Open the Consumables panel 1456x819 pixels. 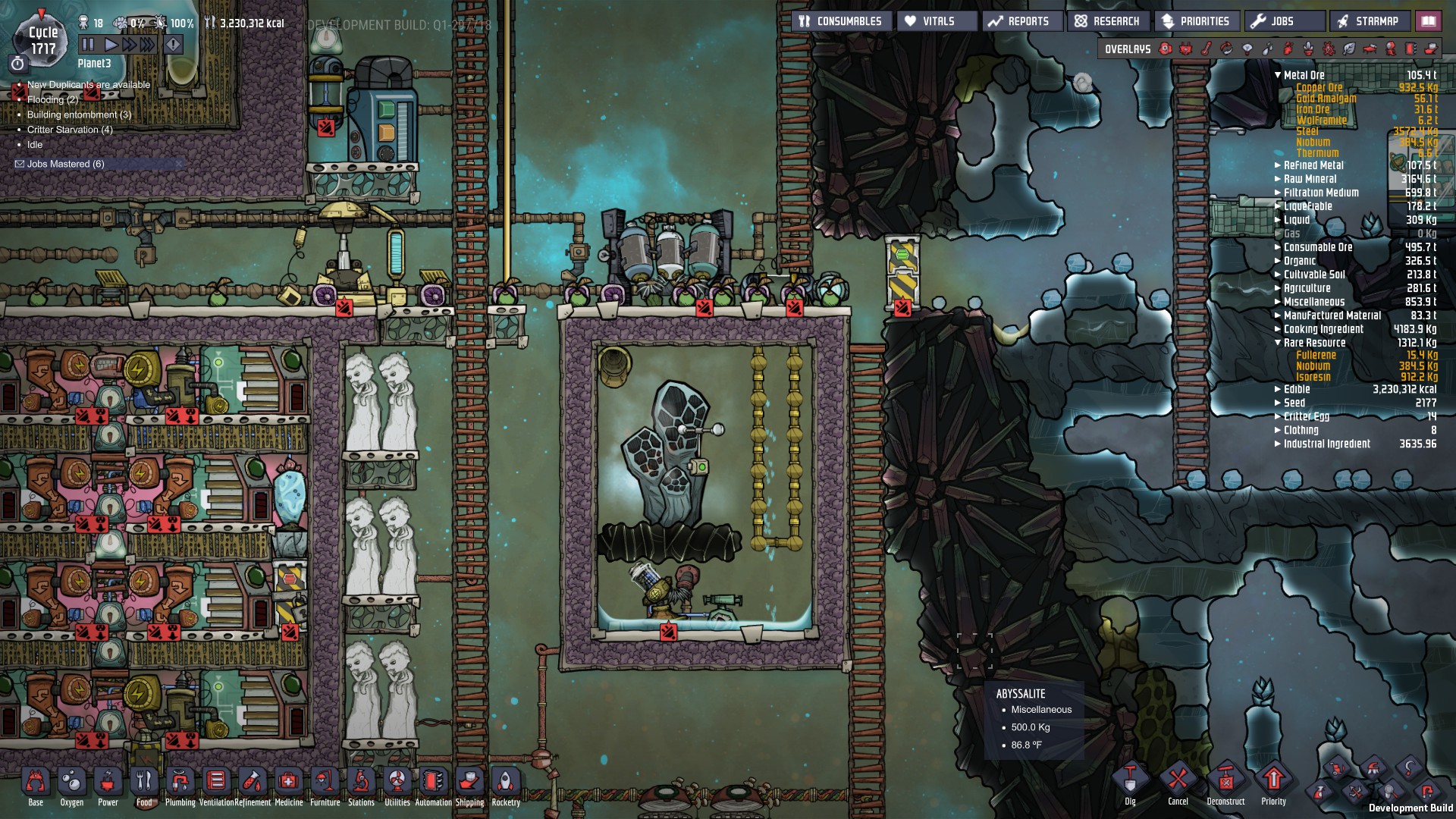(841, 21)
